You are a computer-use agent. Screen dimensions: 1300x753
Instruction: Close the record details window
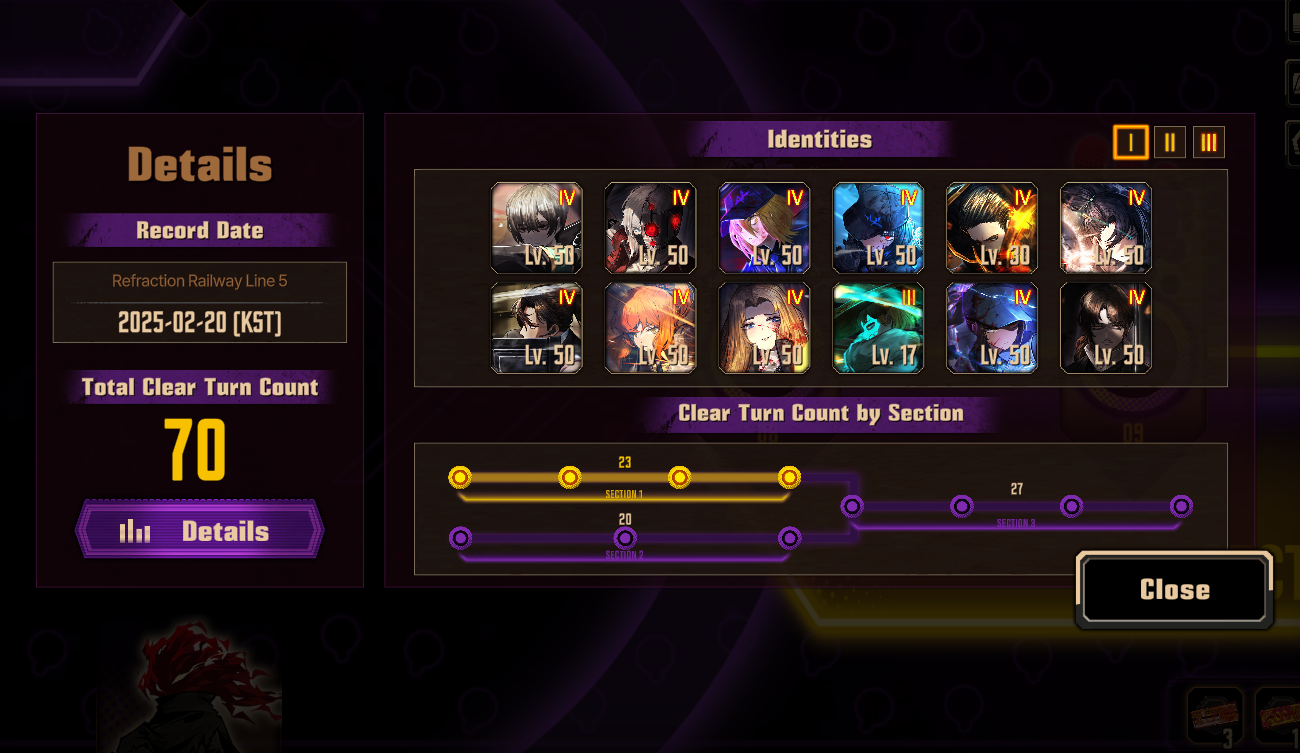point(1174,590)
